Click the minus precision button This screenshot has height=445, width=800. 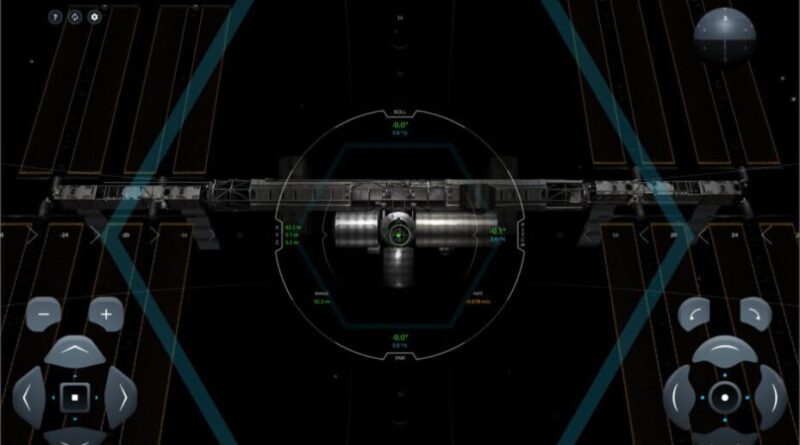point(44,312)
